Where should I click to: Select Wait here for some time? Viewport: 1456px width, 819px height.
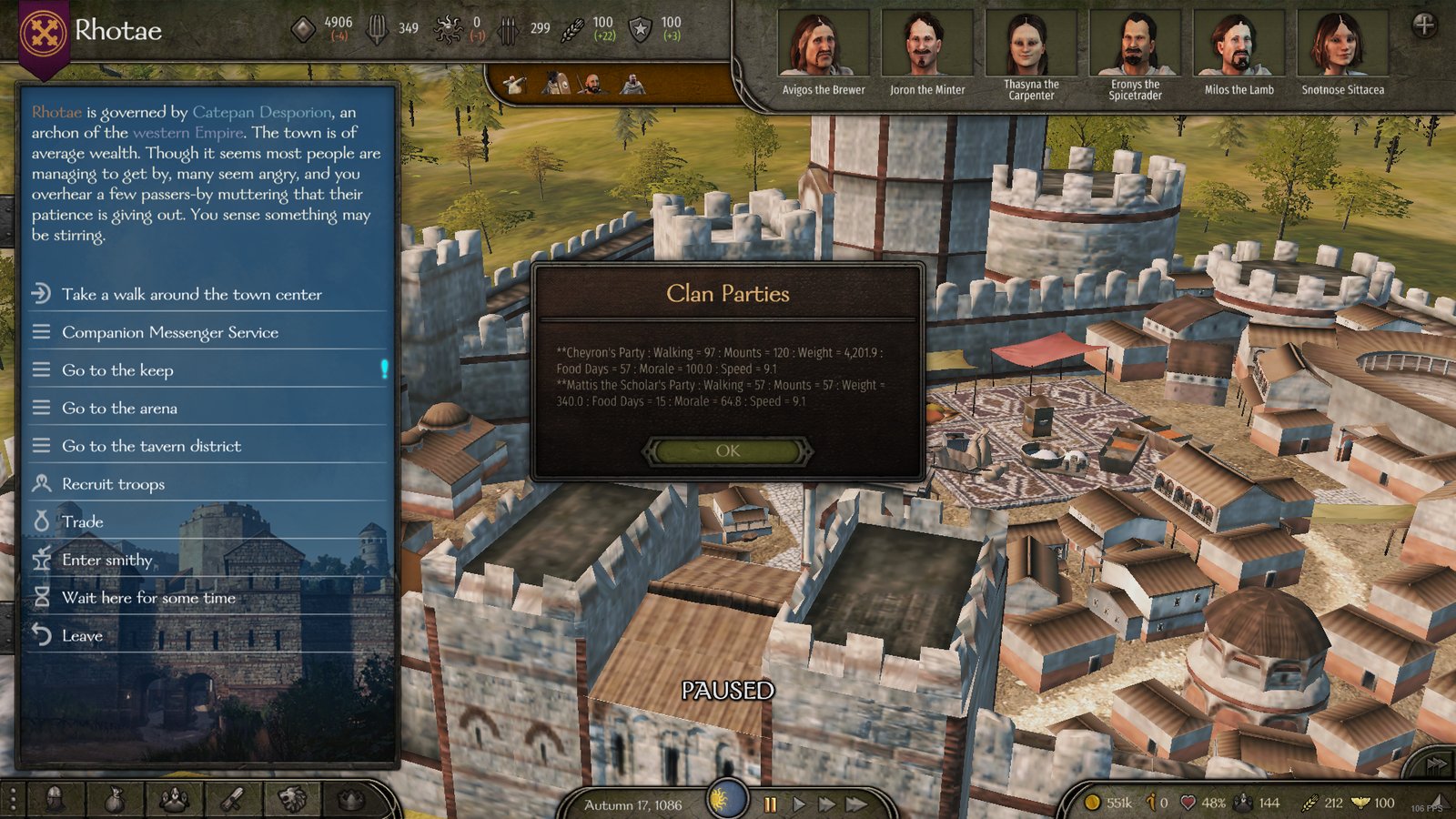tap(148, 598)
